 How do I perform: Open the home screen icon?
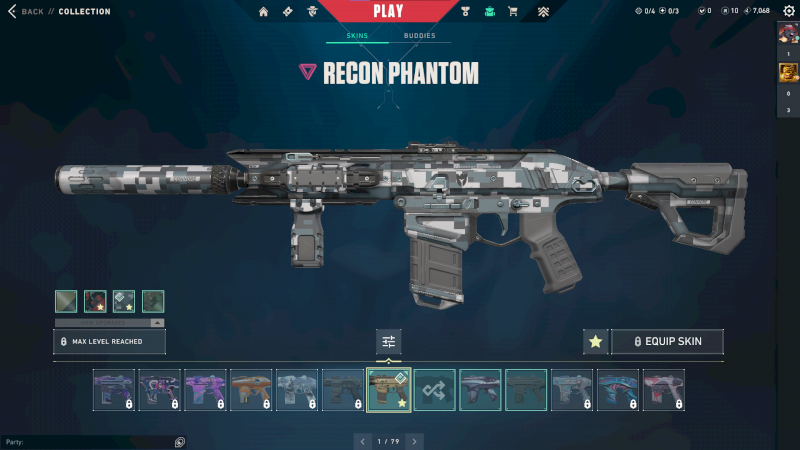pyautogui.click(x=264, y=12)
